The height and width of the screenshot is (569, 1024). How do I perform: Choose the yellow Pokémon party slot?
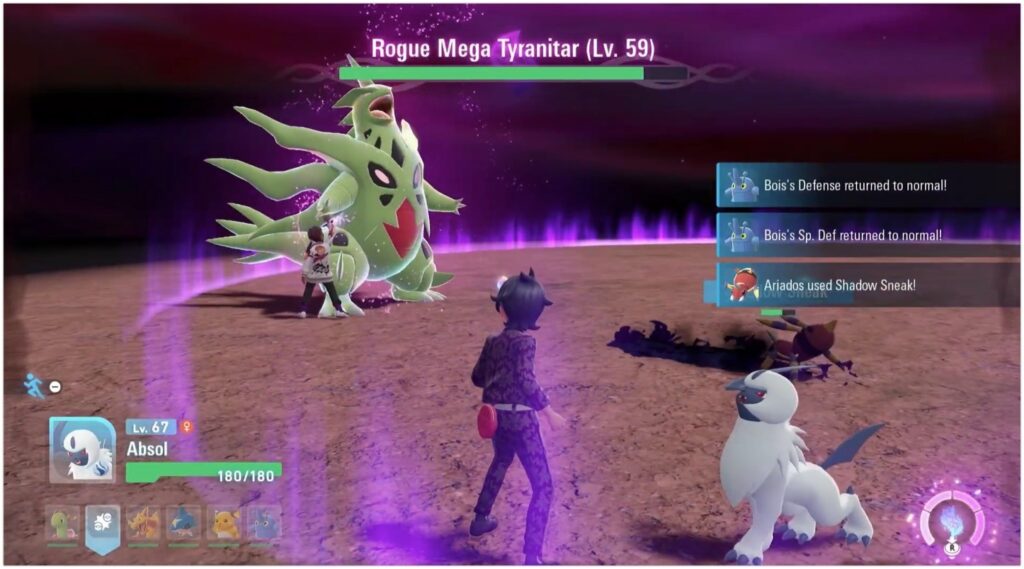pyautogui.click(x=224, y=523)
